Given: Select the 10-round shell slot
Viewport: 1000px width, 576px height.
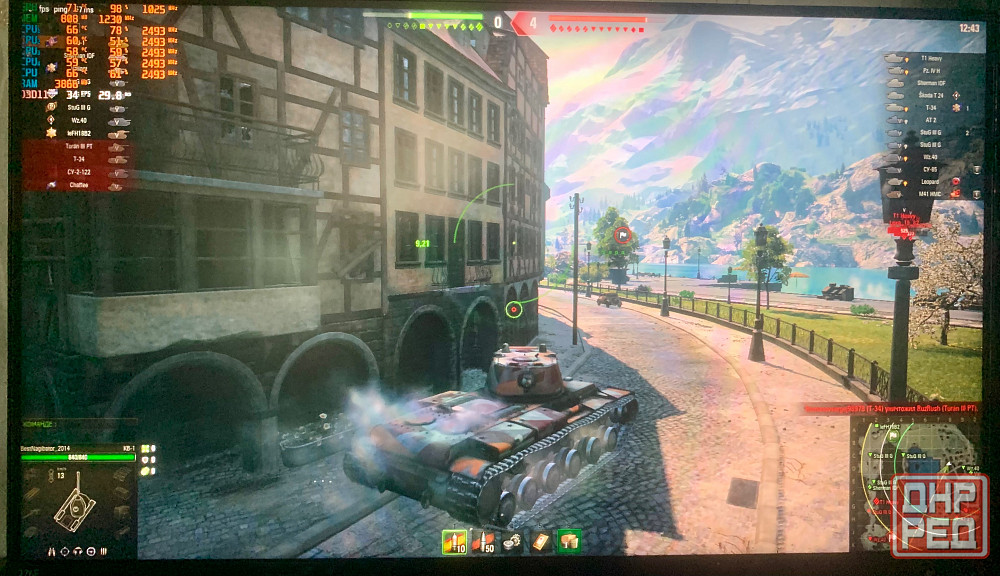Looking at the screenshot, I should (455, 541).
